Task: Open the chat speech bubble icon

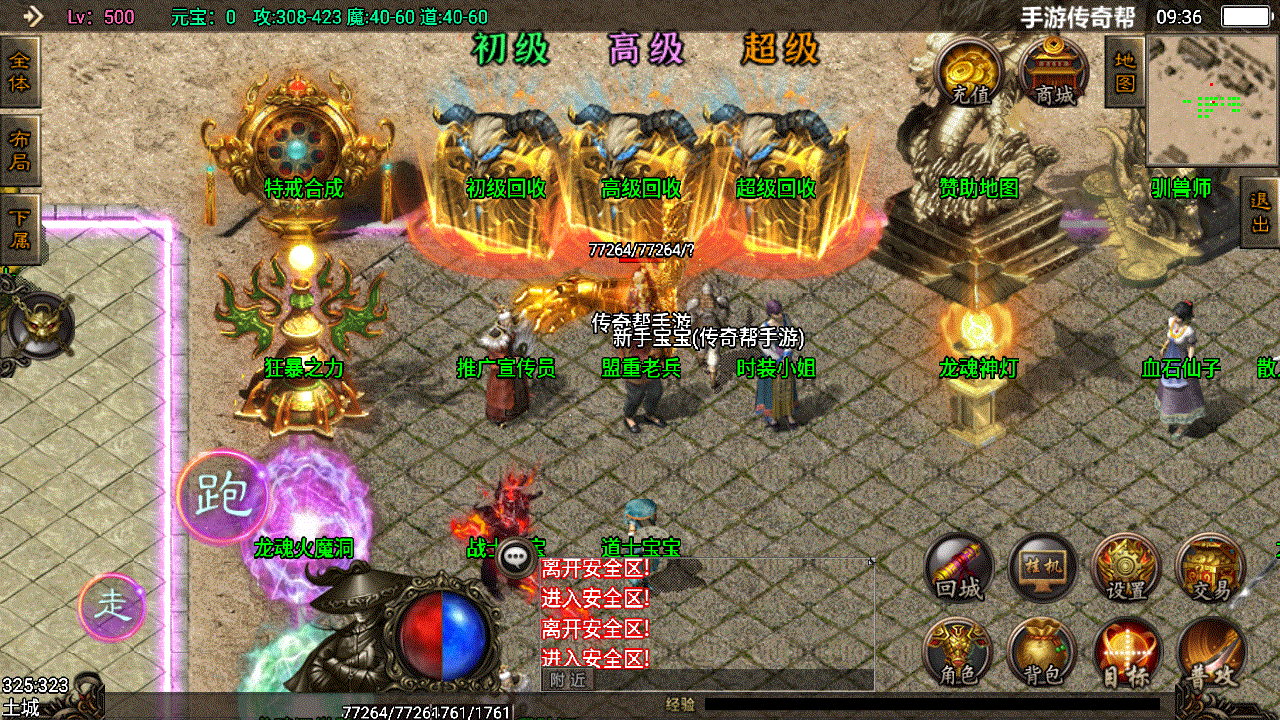Action: click(x=517, y=556)
